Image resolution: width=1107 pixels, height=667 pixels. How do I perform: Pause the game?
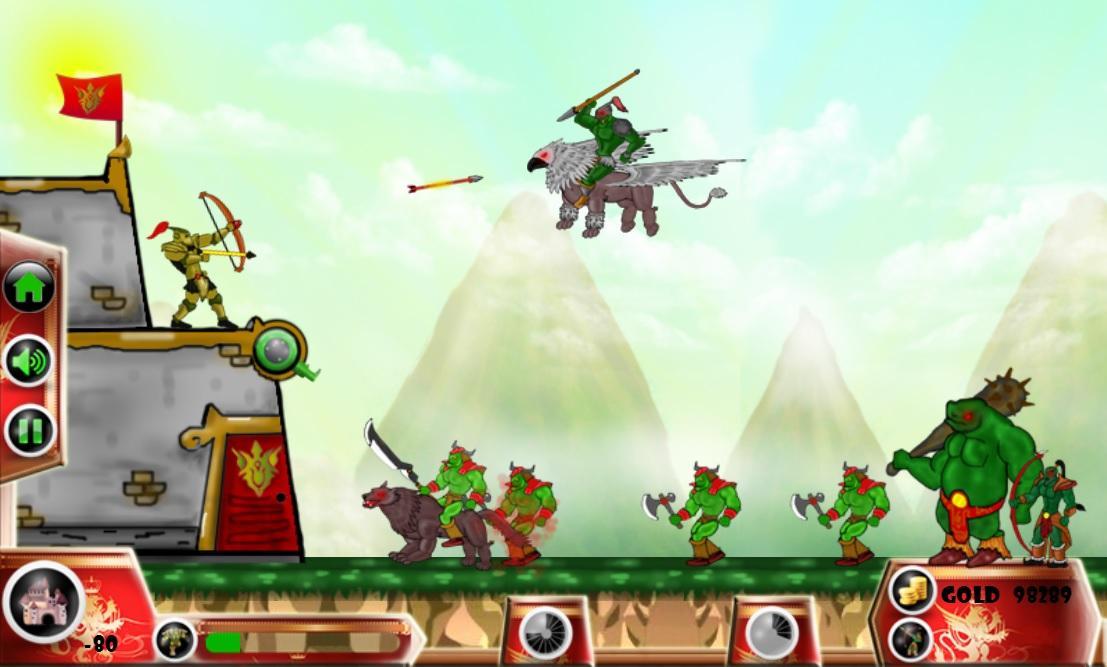pos(29,432)
